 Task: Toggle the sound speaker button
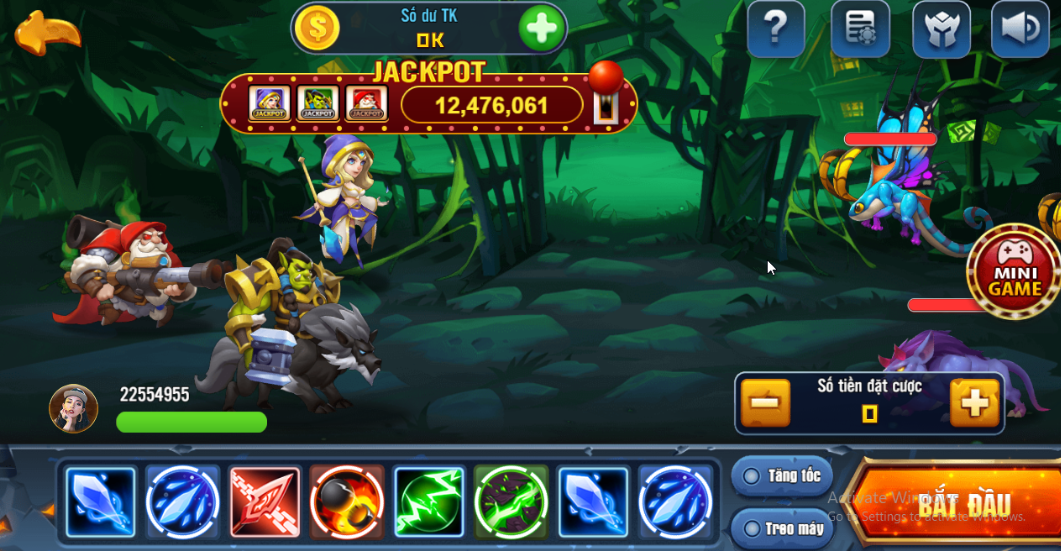click(1019, 30)
